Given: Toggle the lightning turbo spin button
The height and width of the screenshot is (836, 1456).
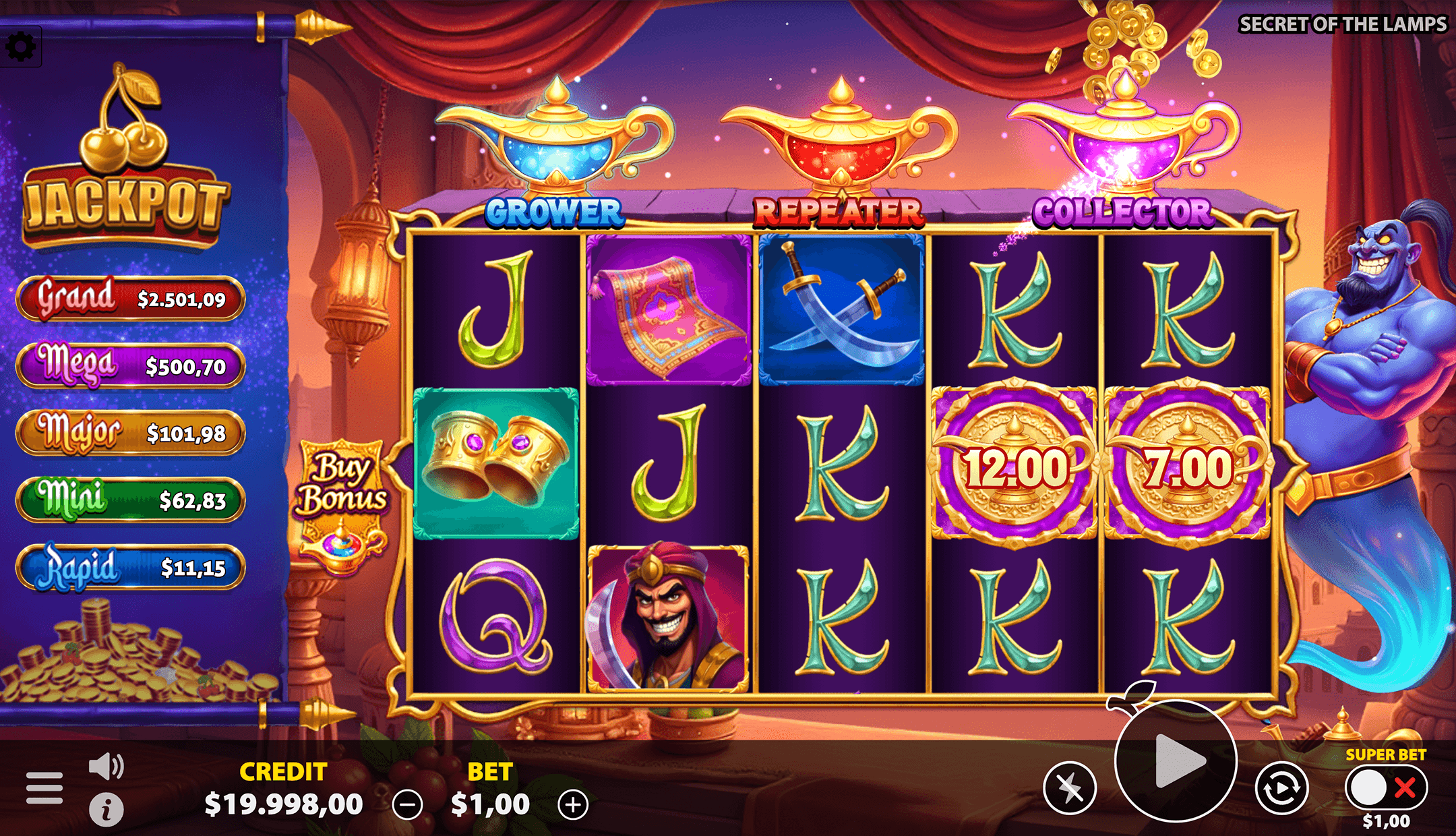Looking at the screenshot, I should [x=1070, y=787].
